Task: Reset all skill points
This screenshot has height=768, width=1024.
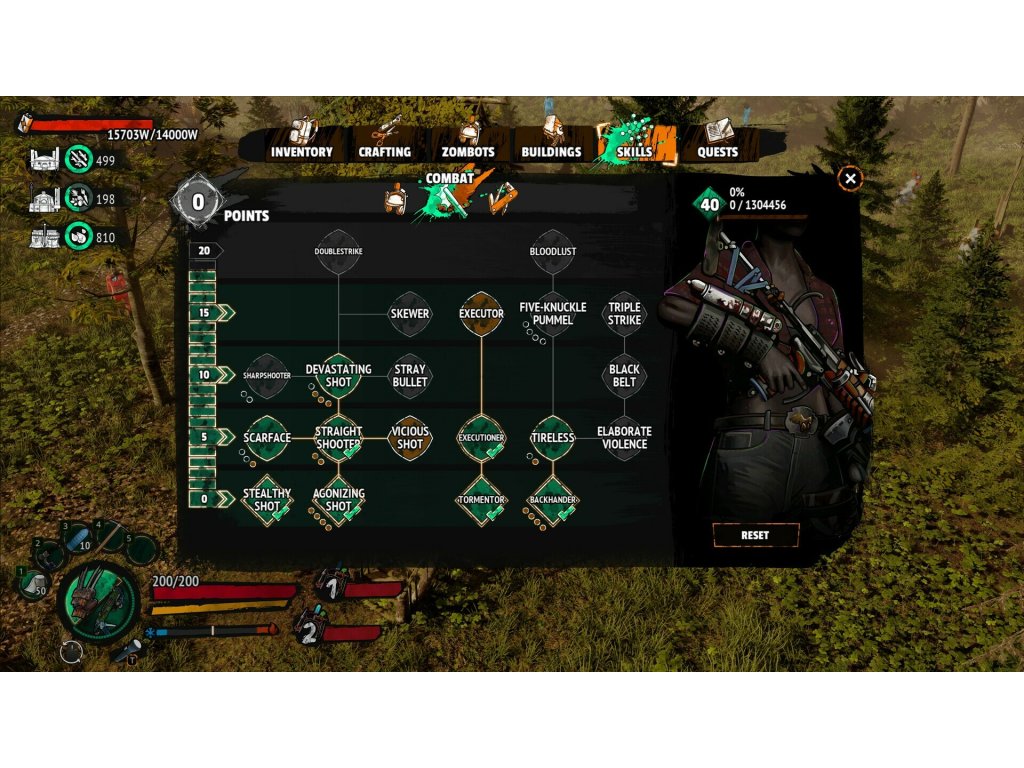Action: (x=755, y=535)
